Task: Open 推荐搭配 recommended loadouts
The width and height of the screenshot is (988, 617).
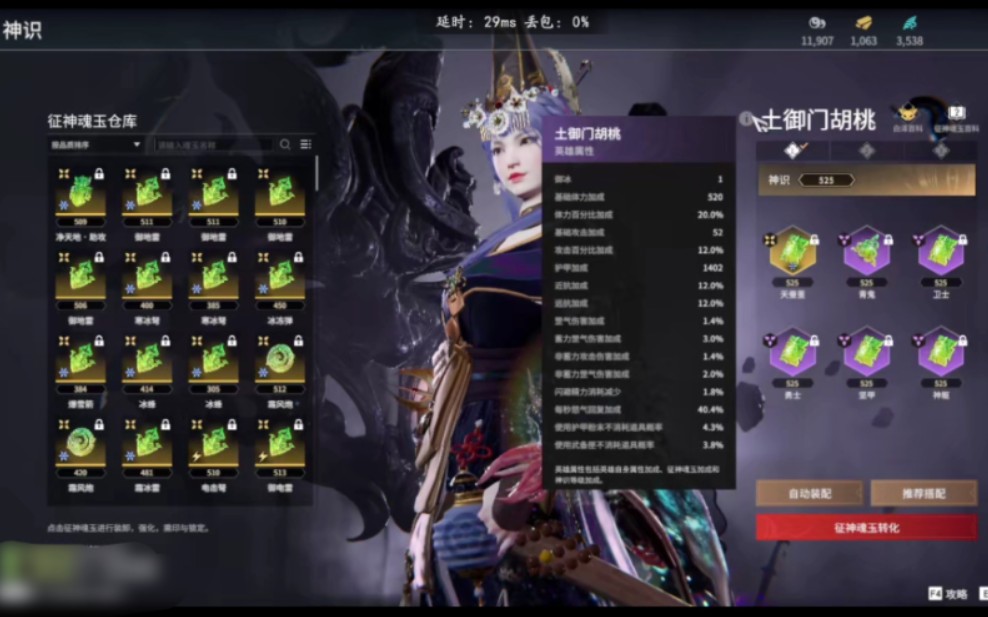Action: 923,492
